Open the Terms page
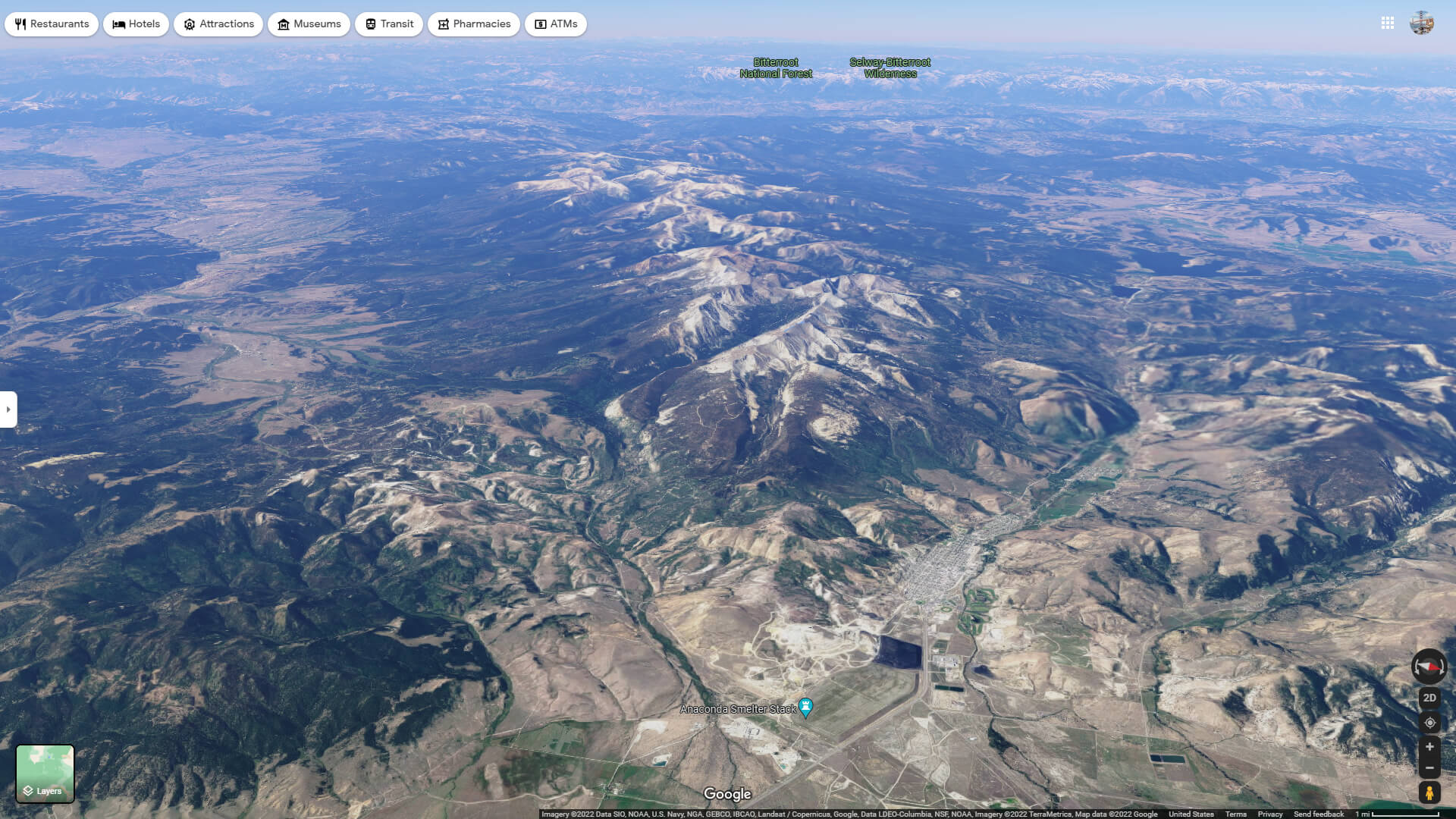Screen dimensions: 1456x819 tap(1236, 814)
